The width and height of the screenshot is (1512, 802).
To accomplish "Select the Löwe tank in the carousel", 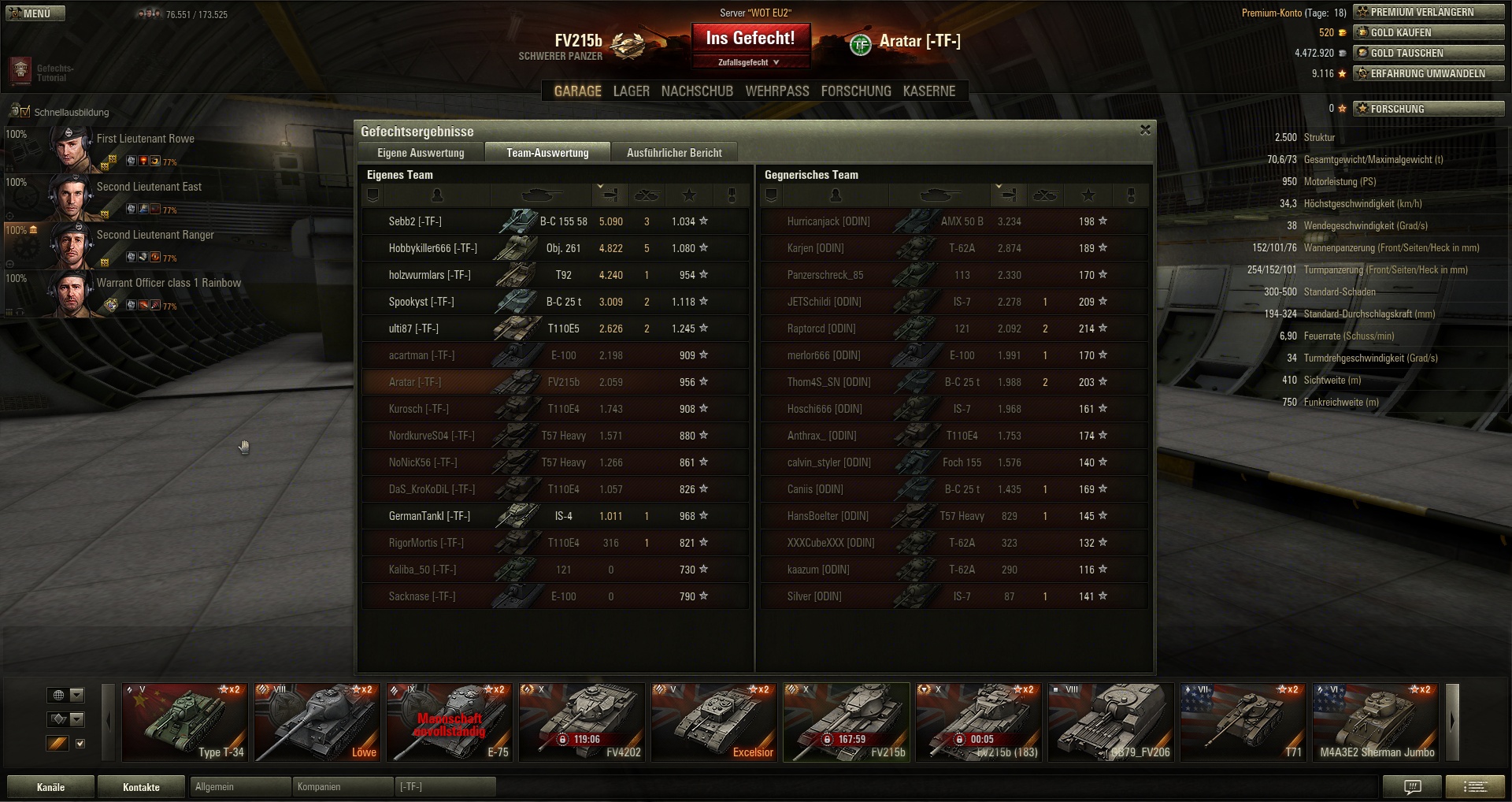I will pos(317,722).
